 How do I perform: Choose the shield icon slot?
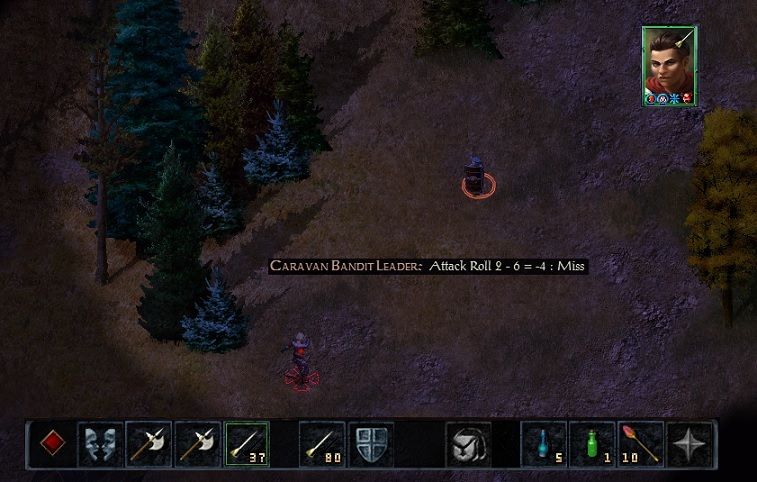(x=370, y=443)
